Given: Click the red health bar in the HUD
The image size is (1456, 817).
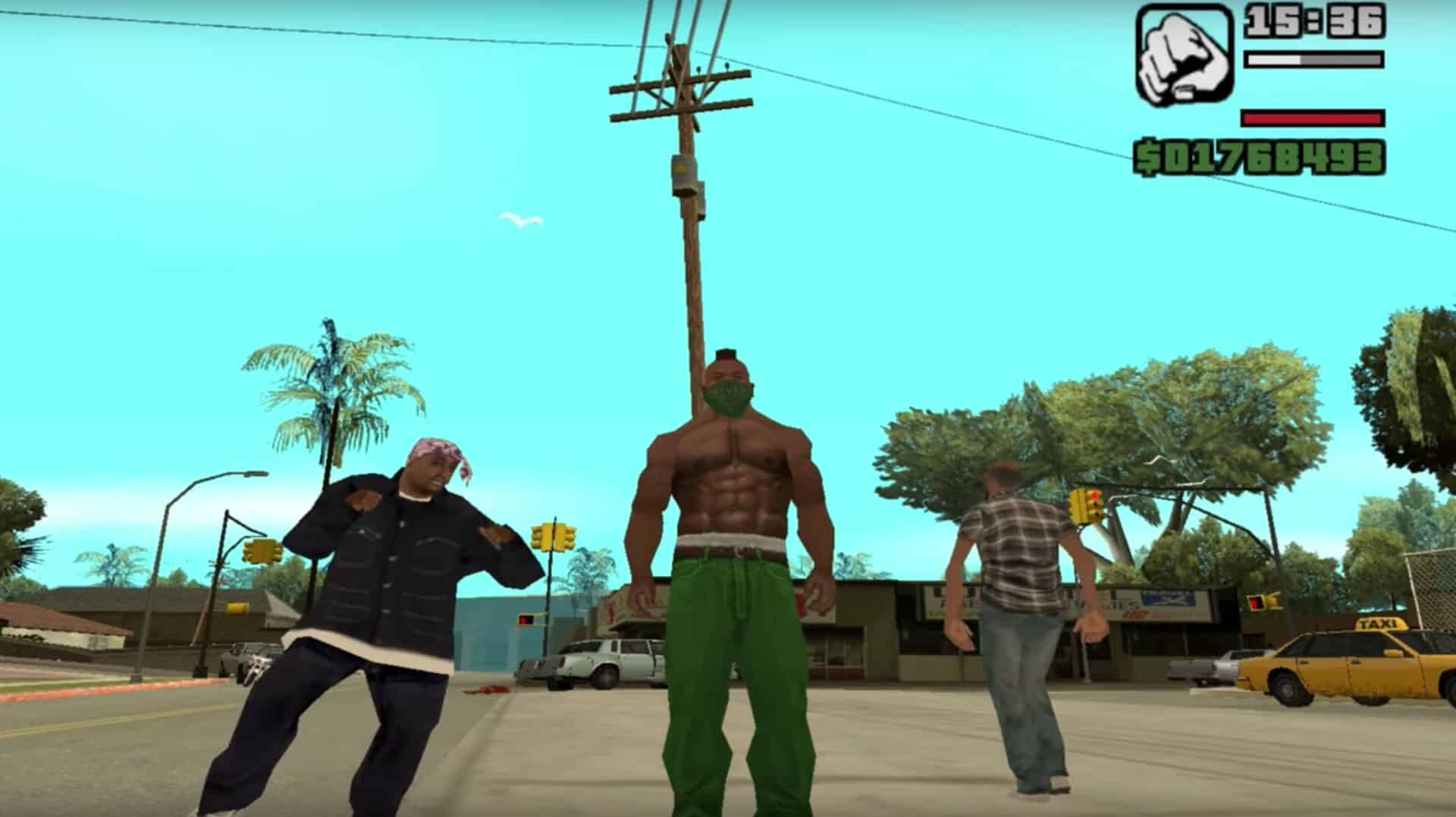Looking at the screenshot, I should [x=1312, y=118].
